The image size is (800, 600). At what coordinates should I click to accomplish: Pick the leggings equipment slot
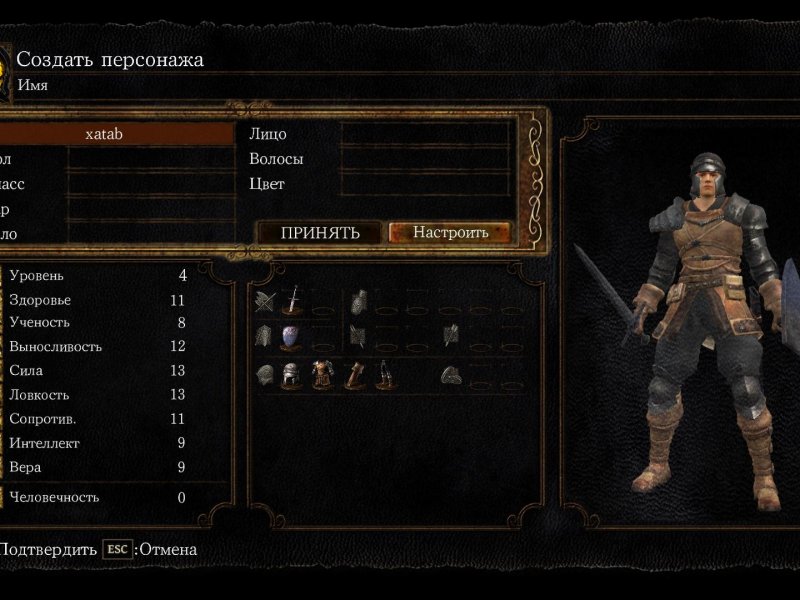[x=383, y=376]
